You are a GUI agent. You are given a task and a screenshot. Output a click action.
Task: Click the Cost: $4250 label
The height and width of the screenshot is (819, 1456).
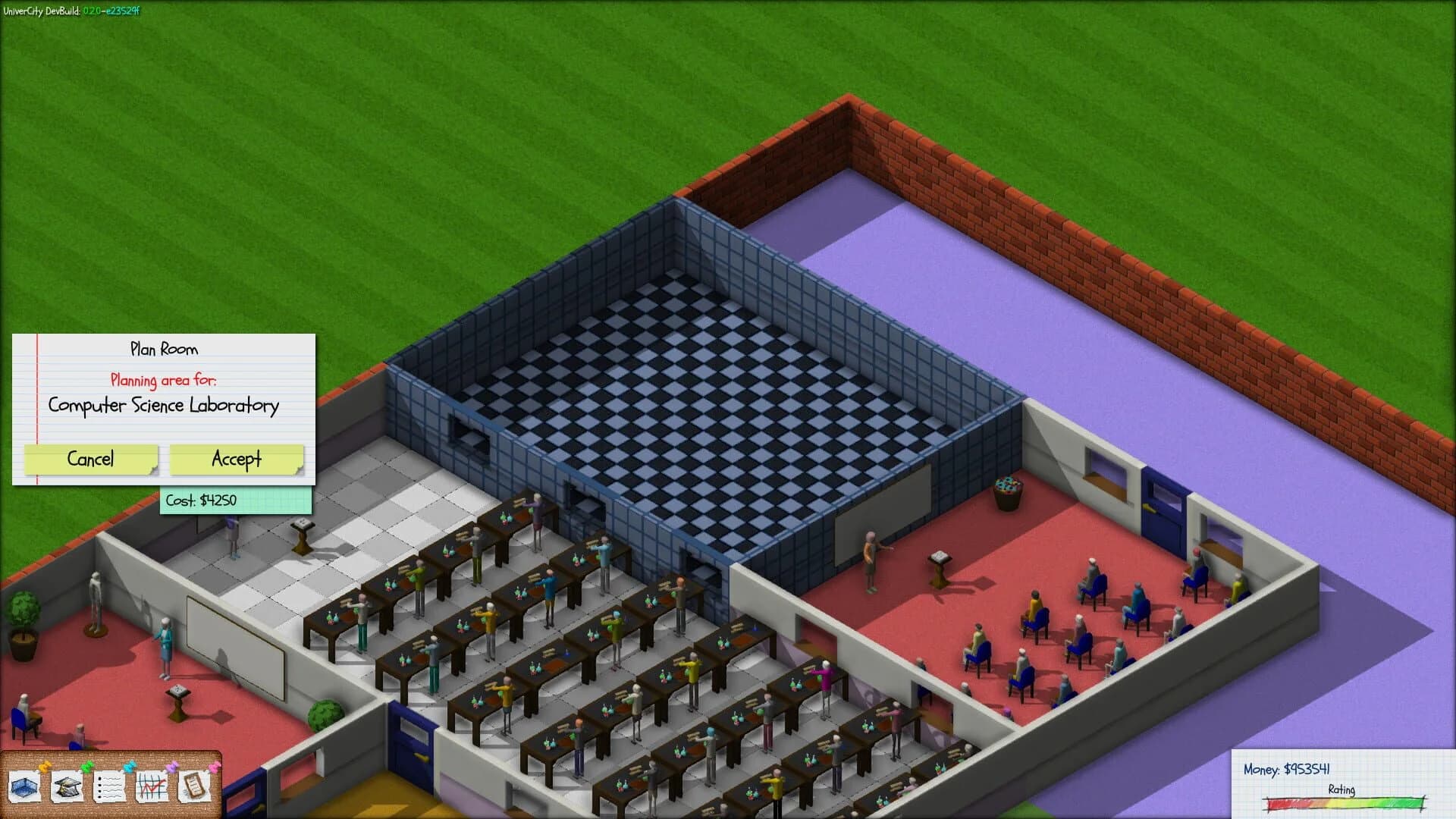(236, 500)
